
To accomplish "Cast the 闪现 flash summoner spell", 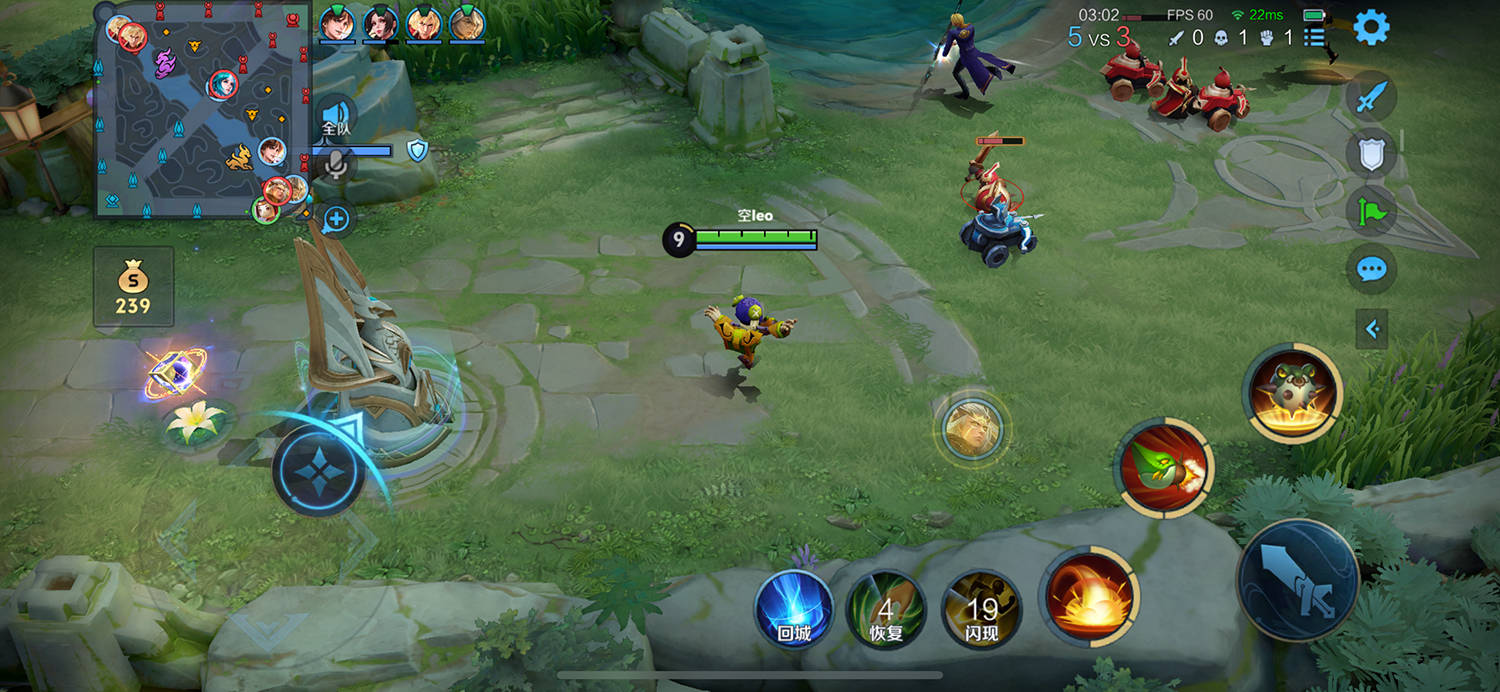I will click(x=981, y=609).
